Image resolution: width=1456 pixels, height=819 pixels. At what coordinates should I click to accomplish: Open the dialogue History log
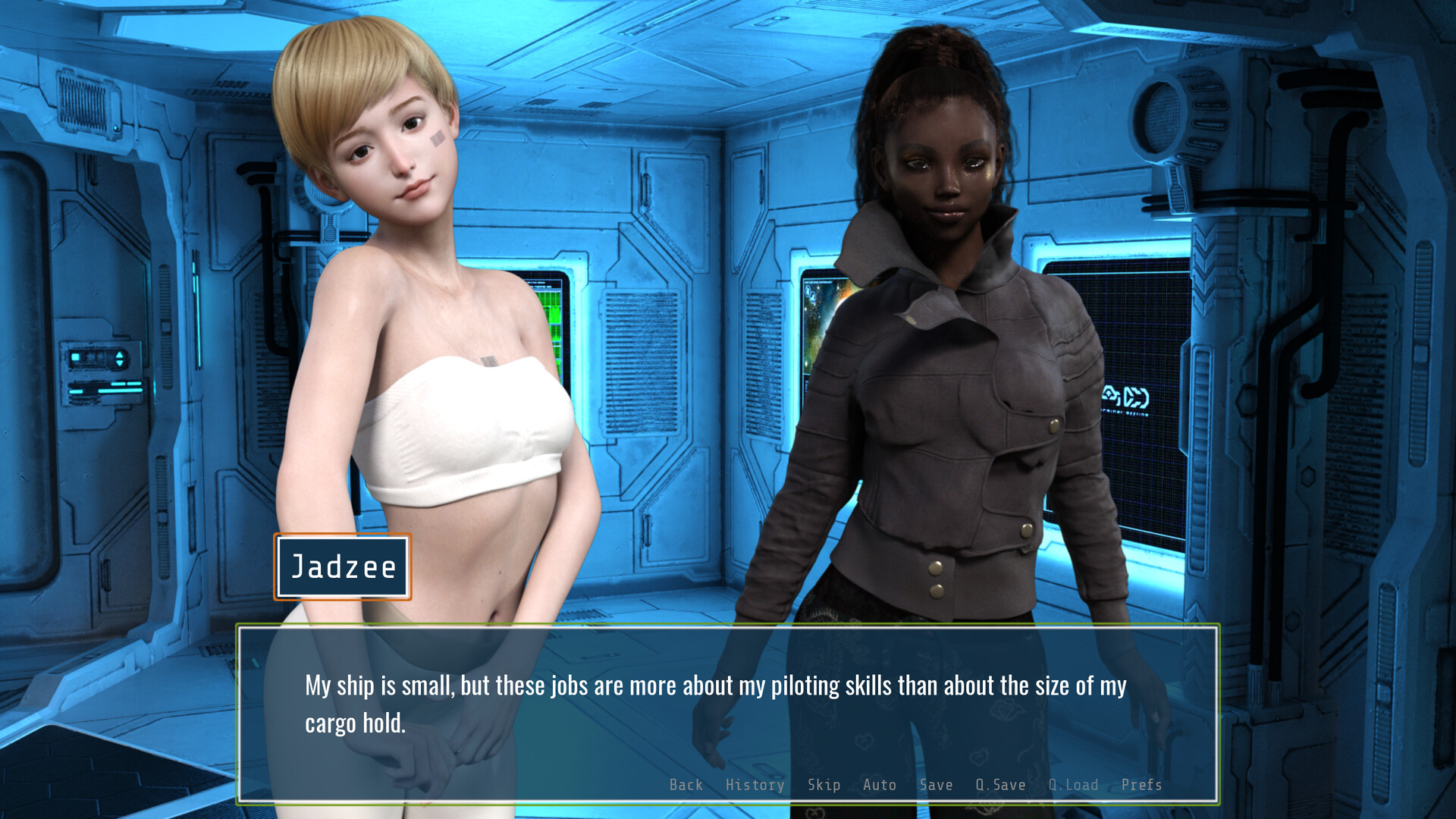point(755,785)
